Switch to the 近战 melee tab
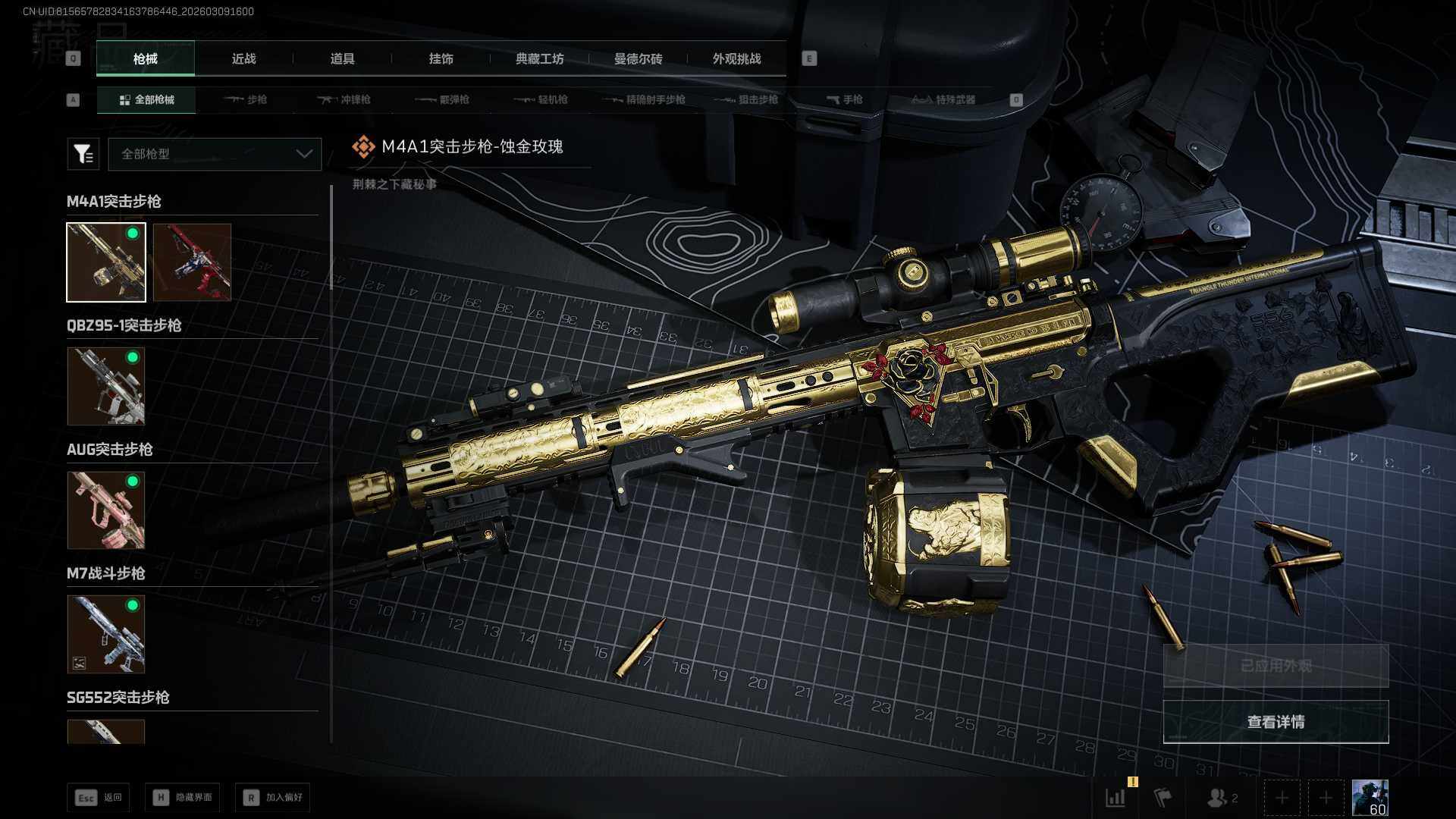This screenshot has width=1456, height=819. click(x=243, y=59)
